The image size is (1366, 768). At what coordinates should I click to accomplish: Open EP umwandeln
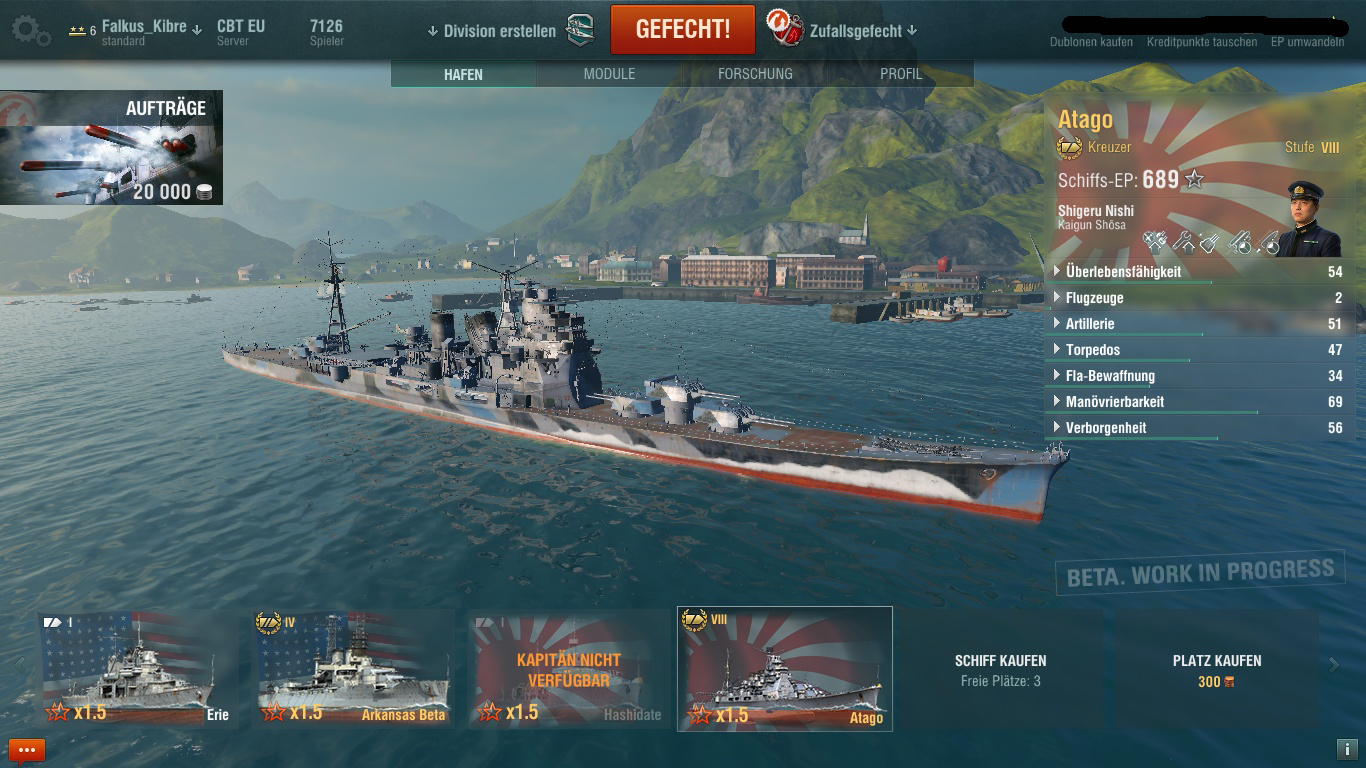click(x=1307, y=42)
